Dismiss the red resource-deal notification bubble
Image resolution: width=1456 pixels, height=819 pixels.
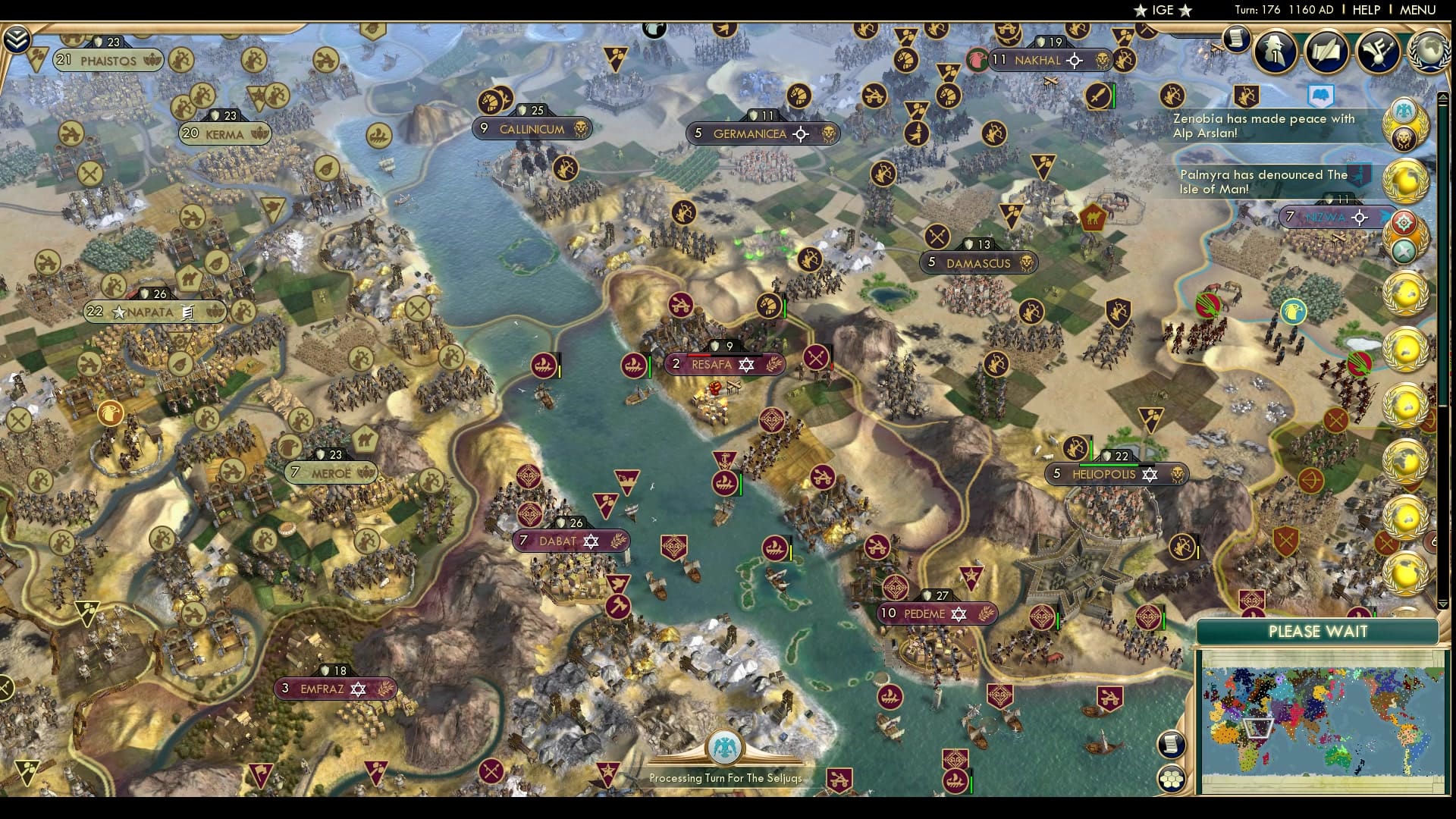(1404, 221)
